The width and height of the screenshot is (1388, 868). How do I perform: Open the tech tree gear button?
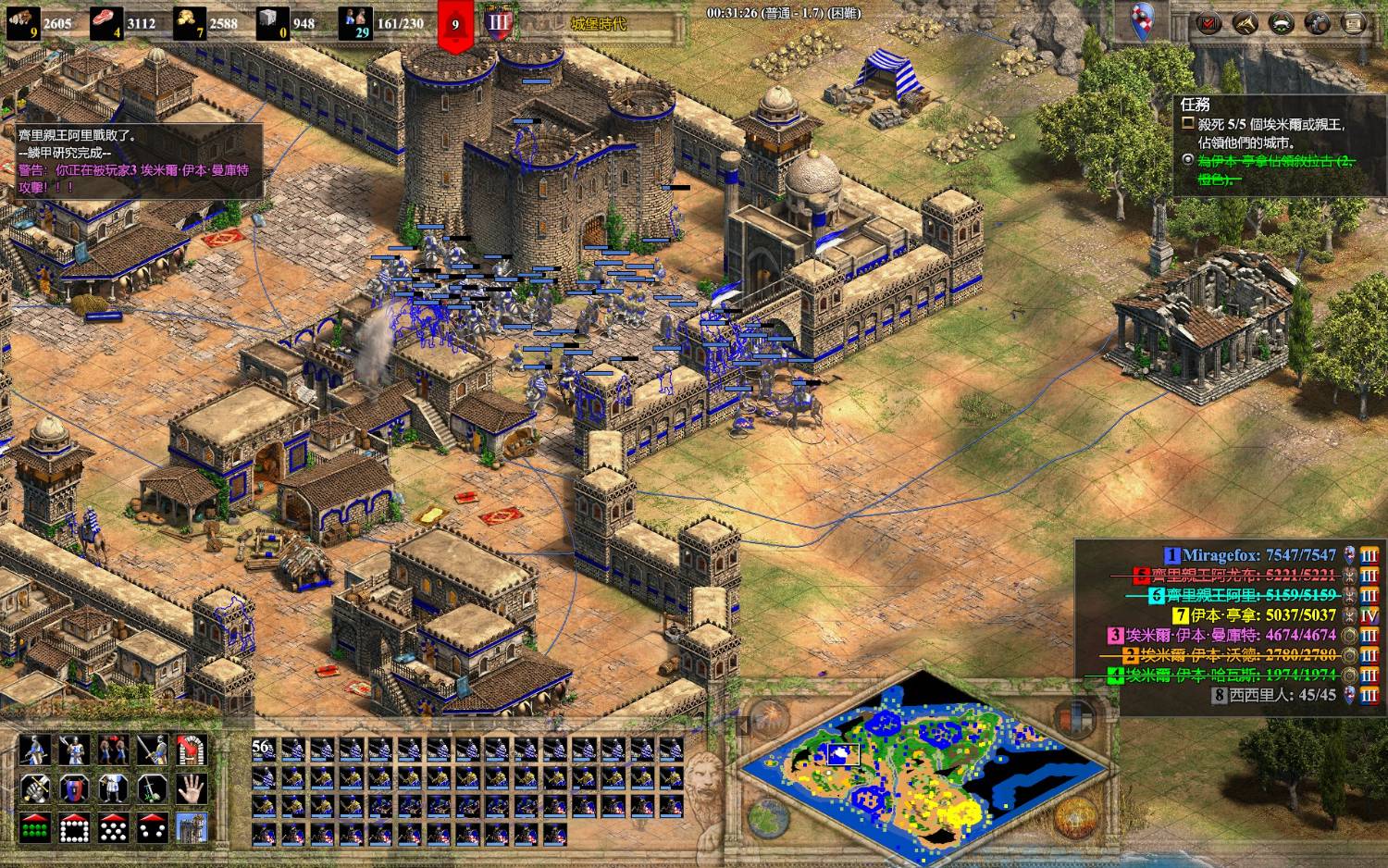(x=1317, y=23)
